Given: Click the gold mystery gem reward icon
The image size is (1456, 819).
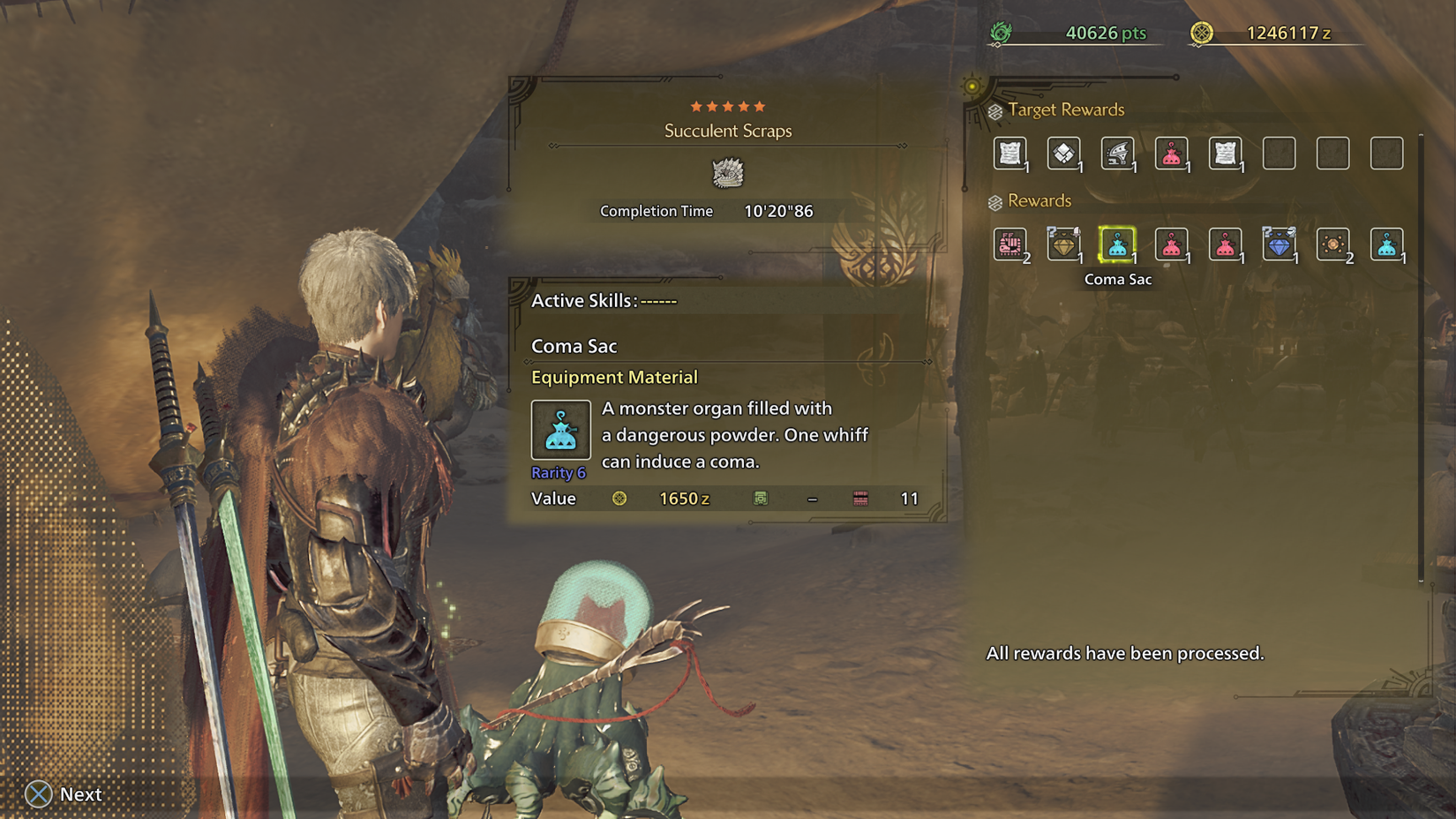Looking at the screenshot, I should tap(1065, 245).
